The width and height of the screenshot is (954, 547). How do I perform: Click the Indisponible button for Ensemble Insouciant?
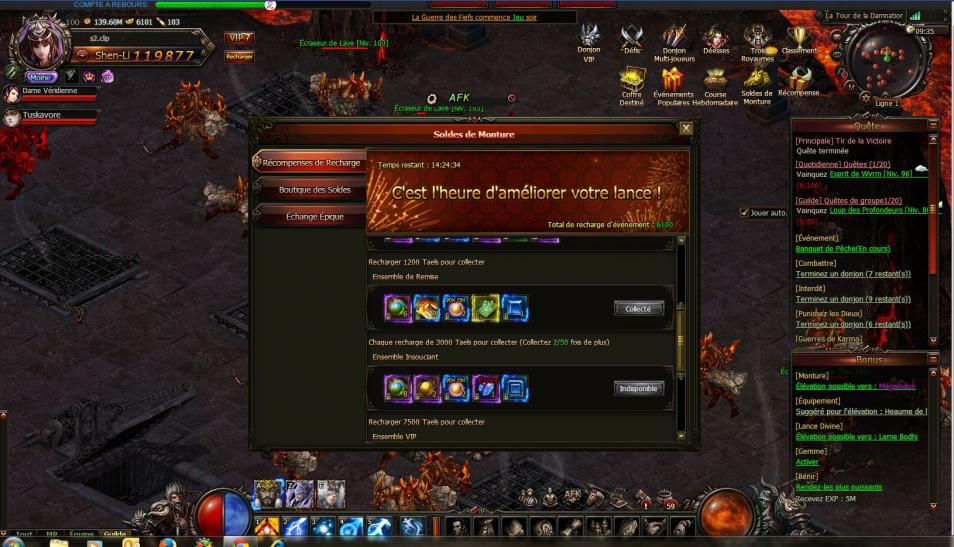coord(638,388)
